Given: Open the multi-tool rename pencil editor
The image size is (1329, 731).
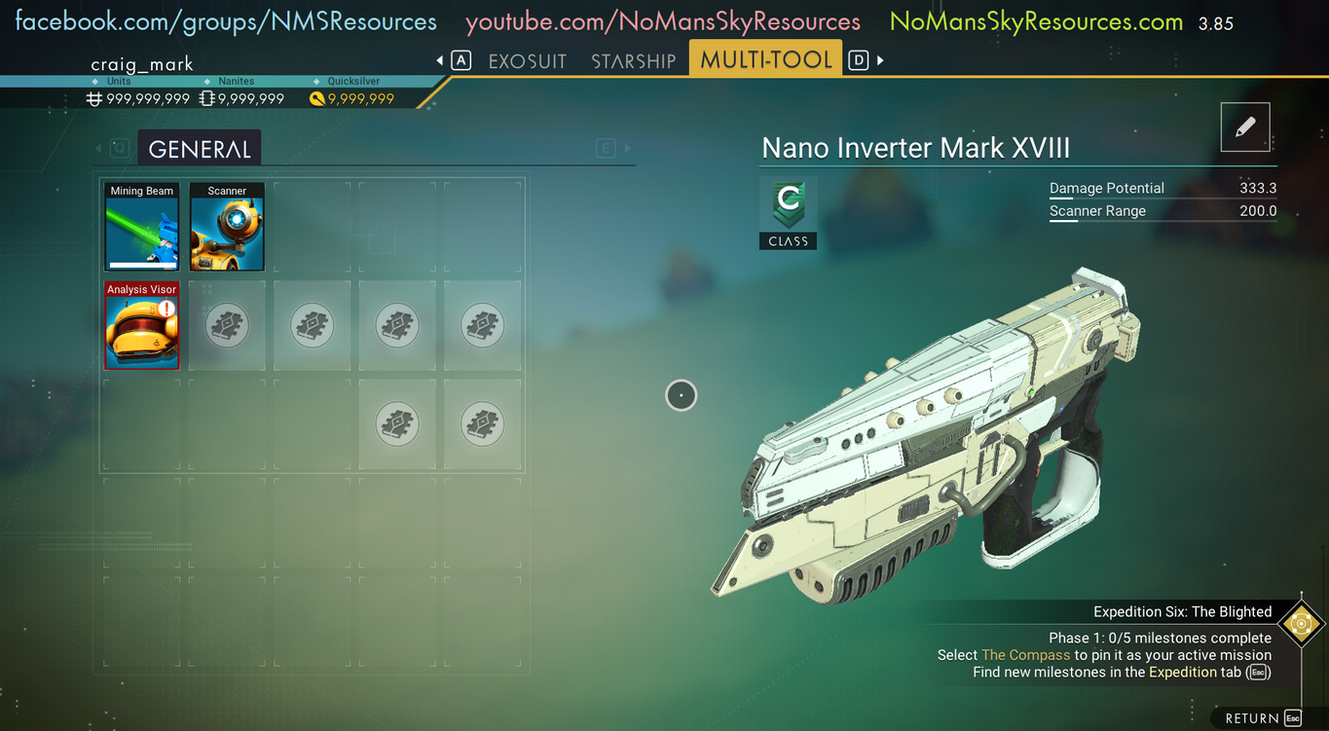Looking at the screenshot, I should [1245, 127].
